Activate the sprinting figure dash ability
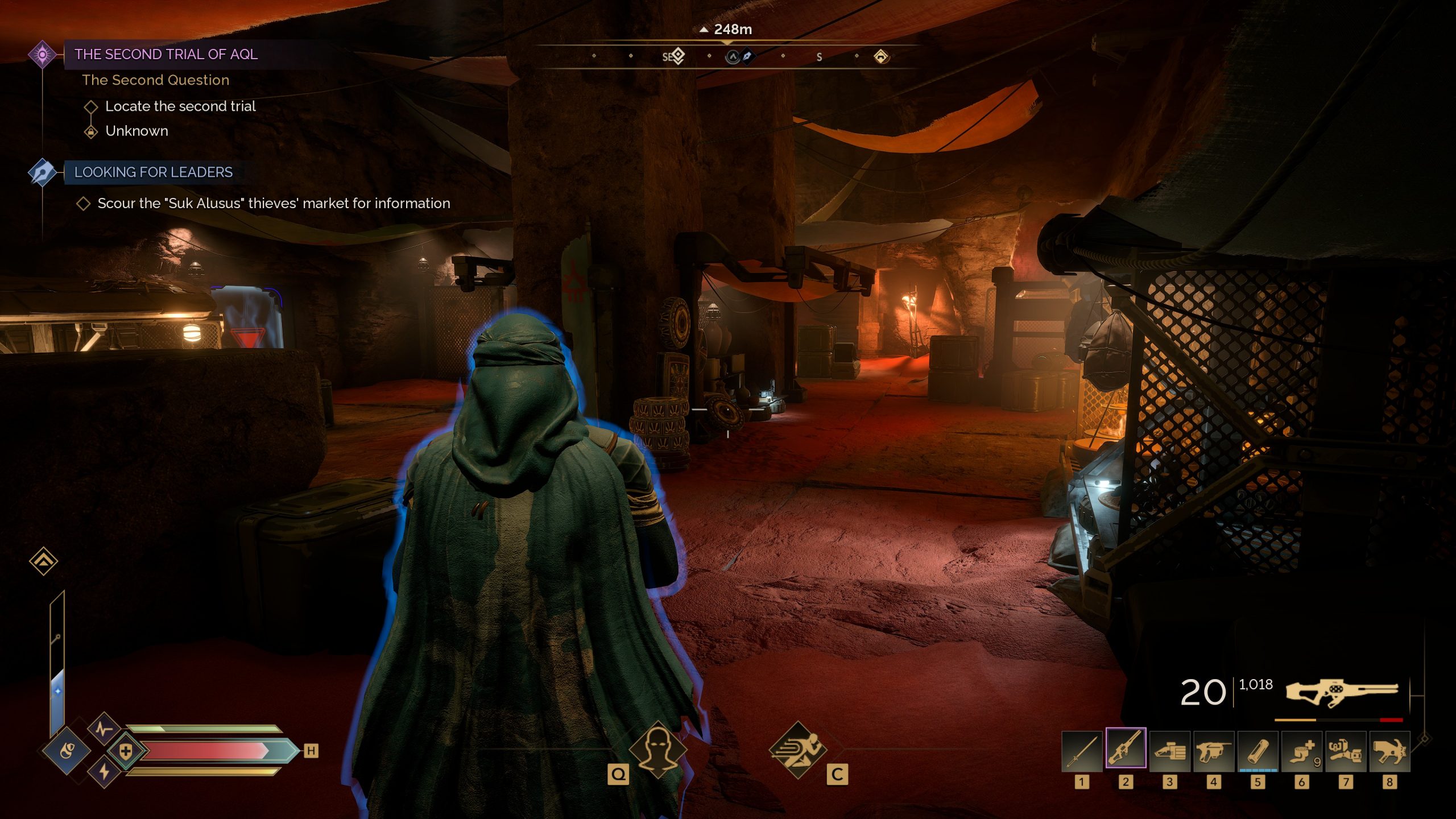 pyautogui.click(x=797, y=750)
